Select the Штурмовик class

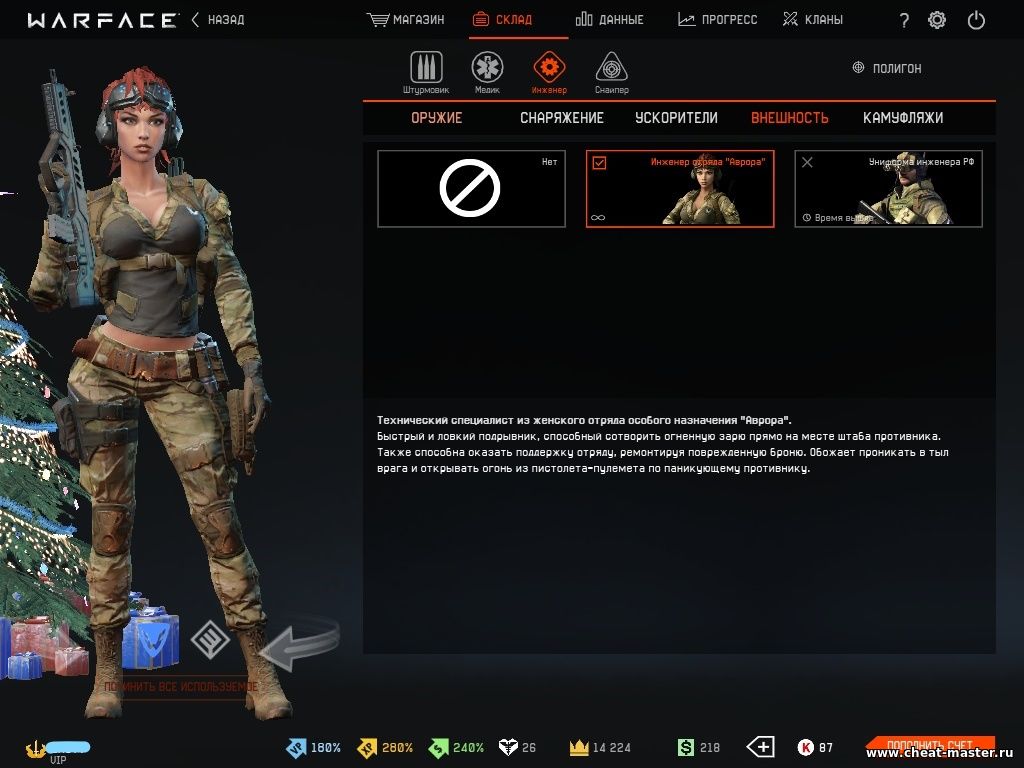pos(426,69)
